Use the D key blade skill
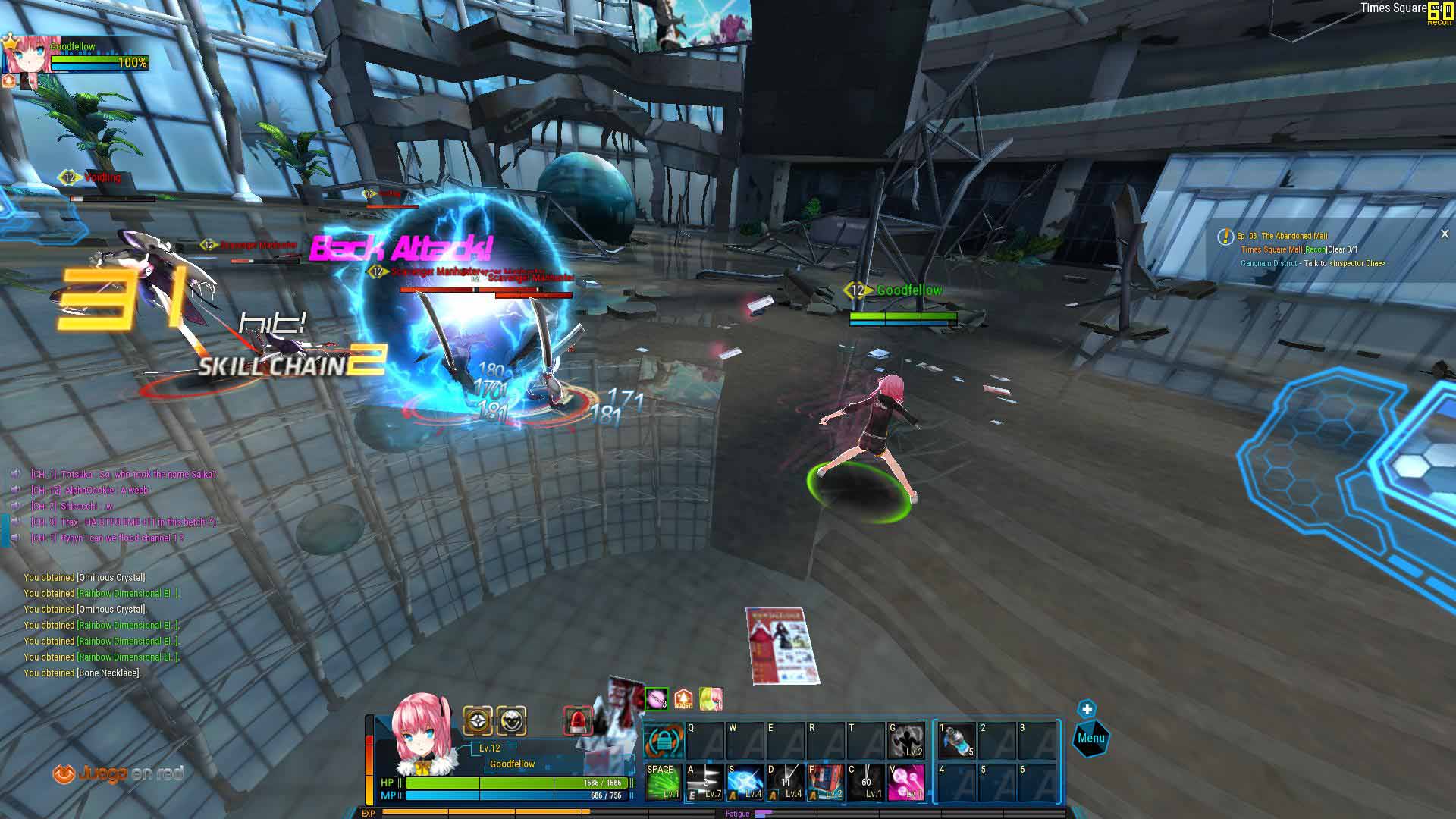 tap(786, 782)
